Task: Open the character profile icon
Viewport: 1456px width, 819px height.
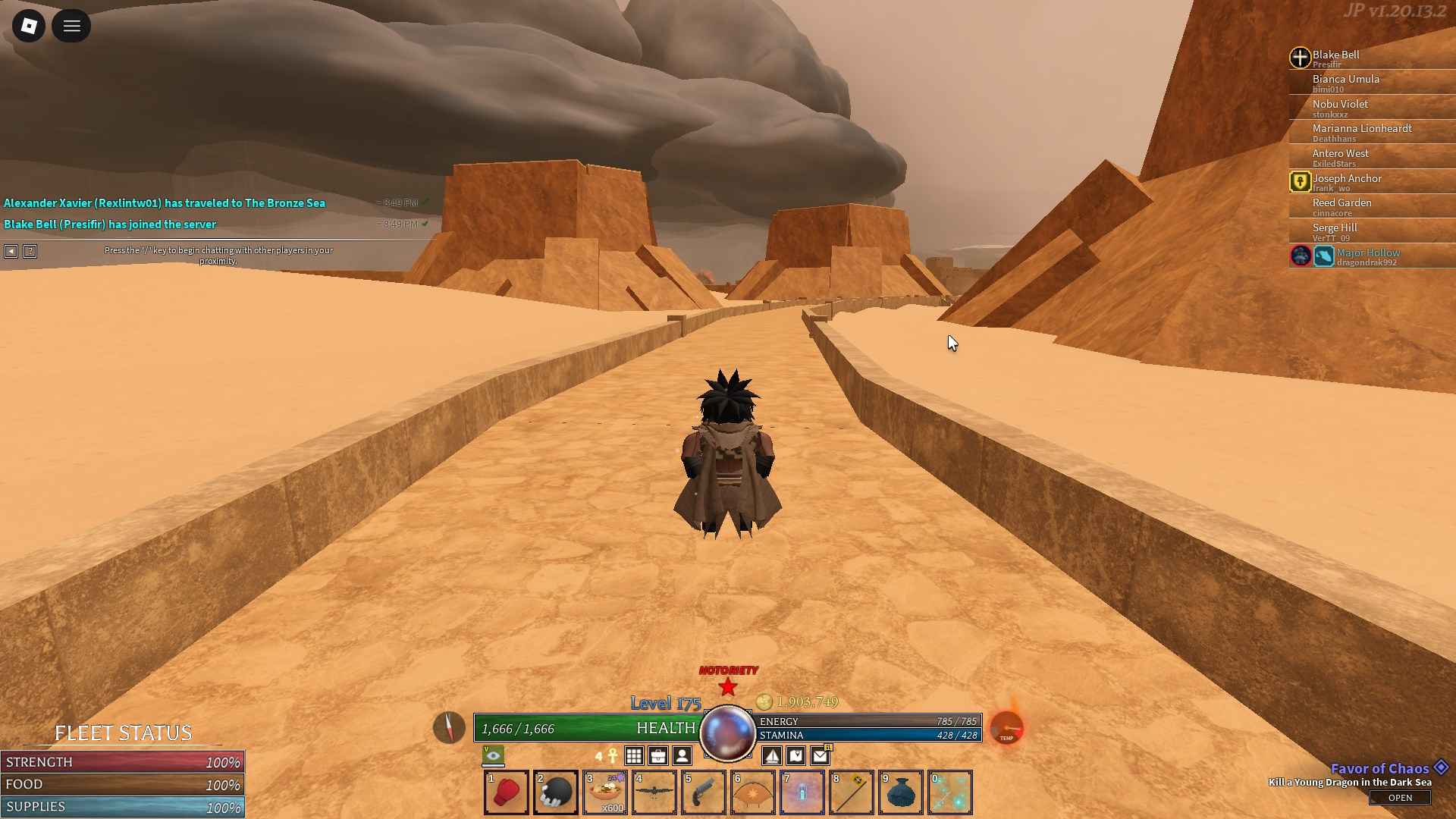Action: [x=682, y=756]
